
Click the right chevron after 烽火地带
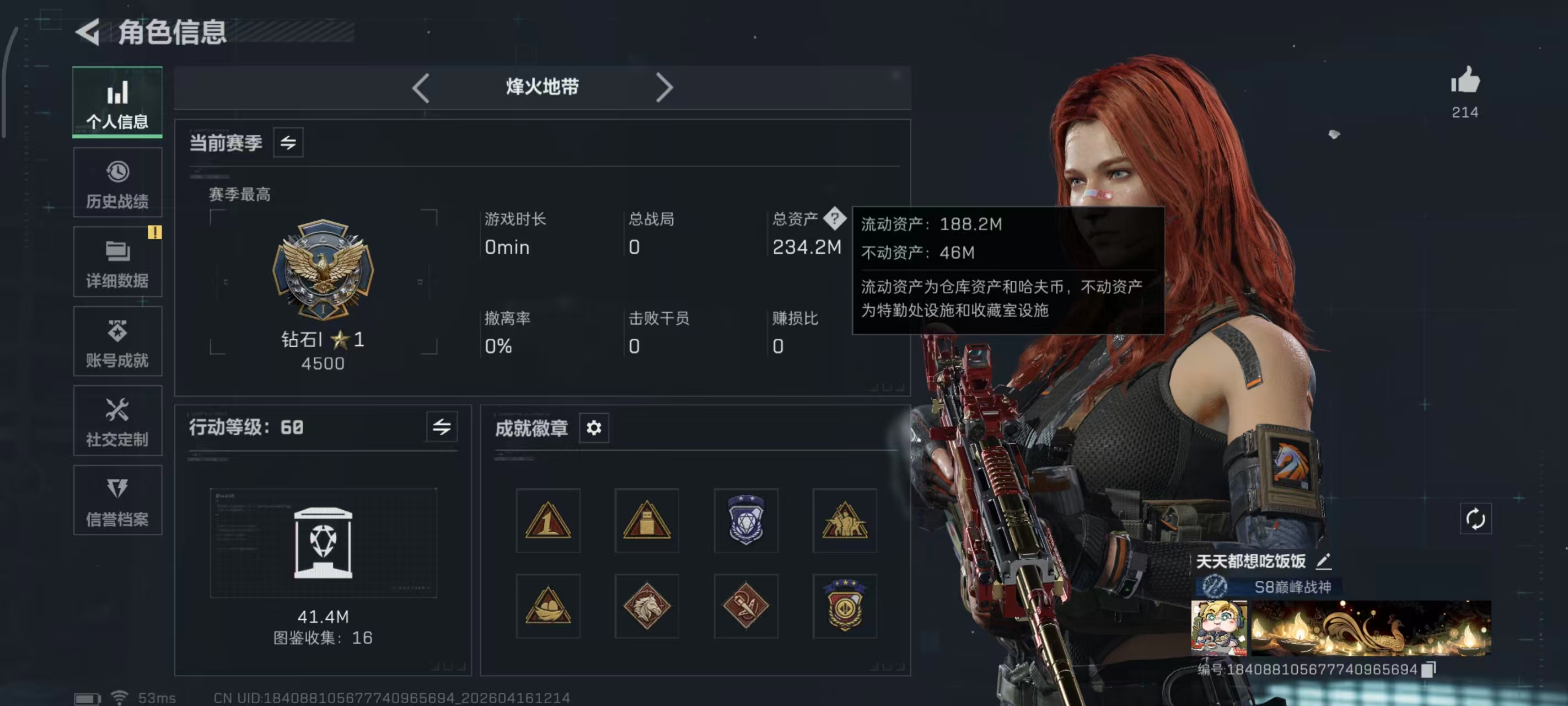(x=664, y=87)
